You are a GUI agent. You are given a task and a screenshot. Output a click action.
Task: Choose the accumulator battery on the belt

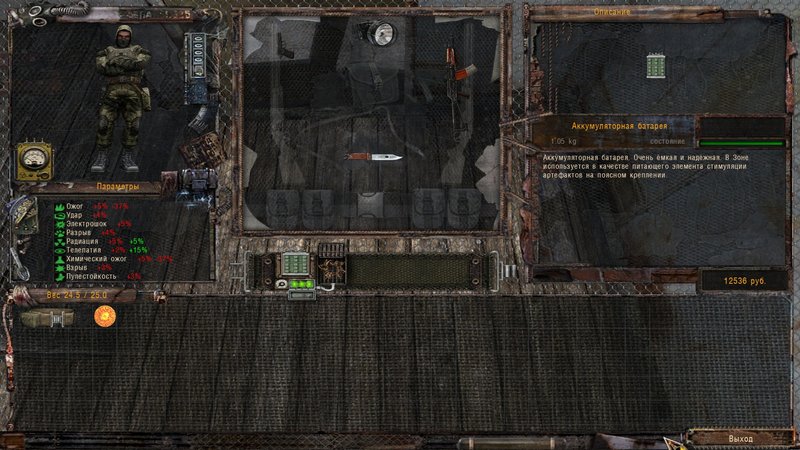tap(296, 265)
